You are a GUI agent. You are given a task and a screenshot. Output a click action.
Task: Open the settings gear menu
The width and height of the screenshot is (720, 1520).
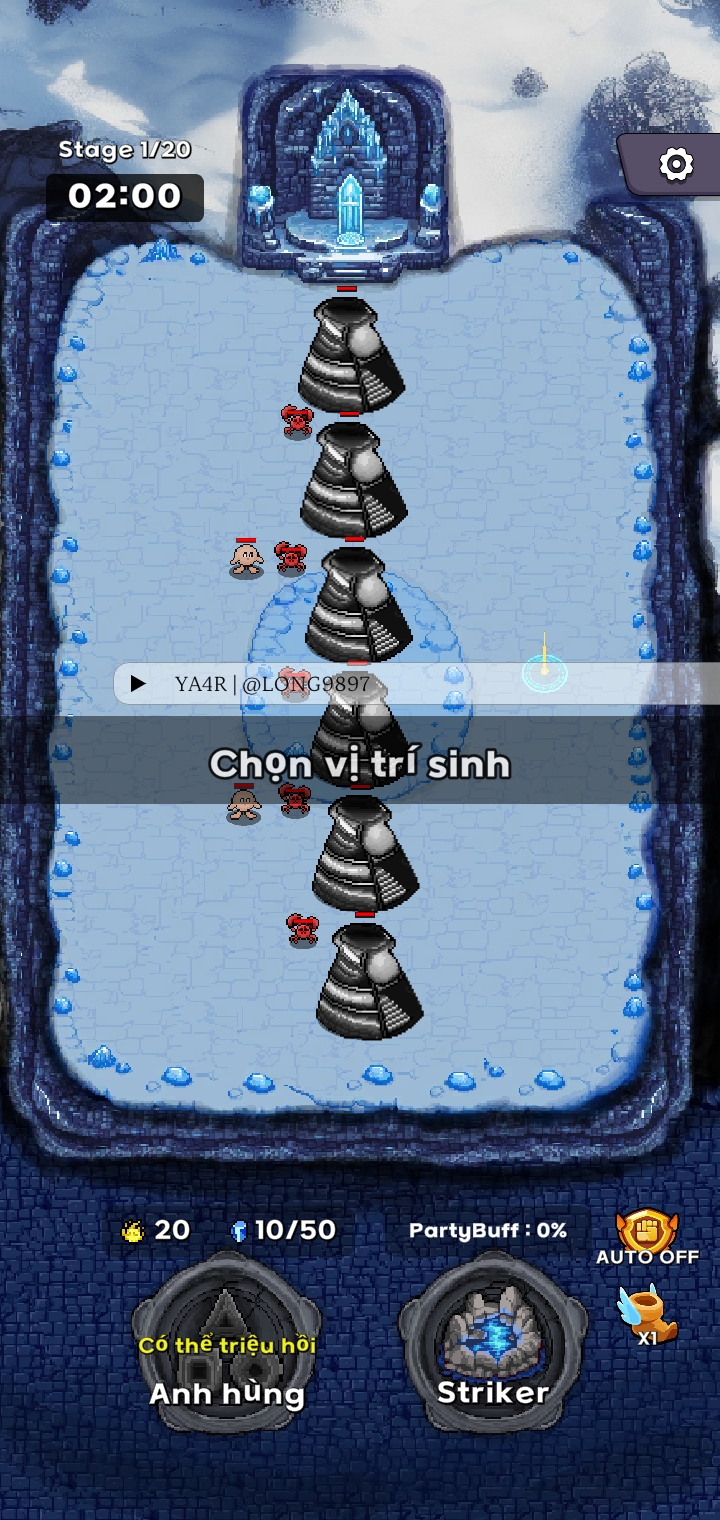click(x=676, y=164)
